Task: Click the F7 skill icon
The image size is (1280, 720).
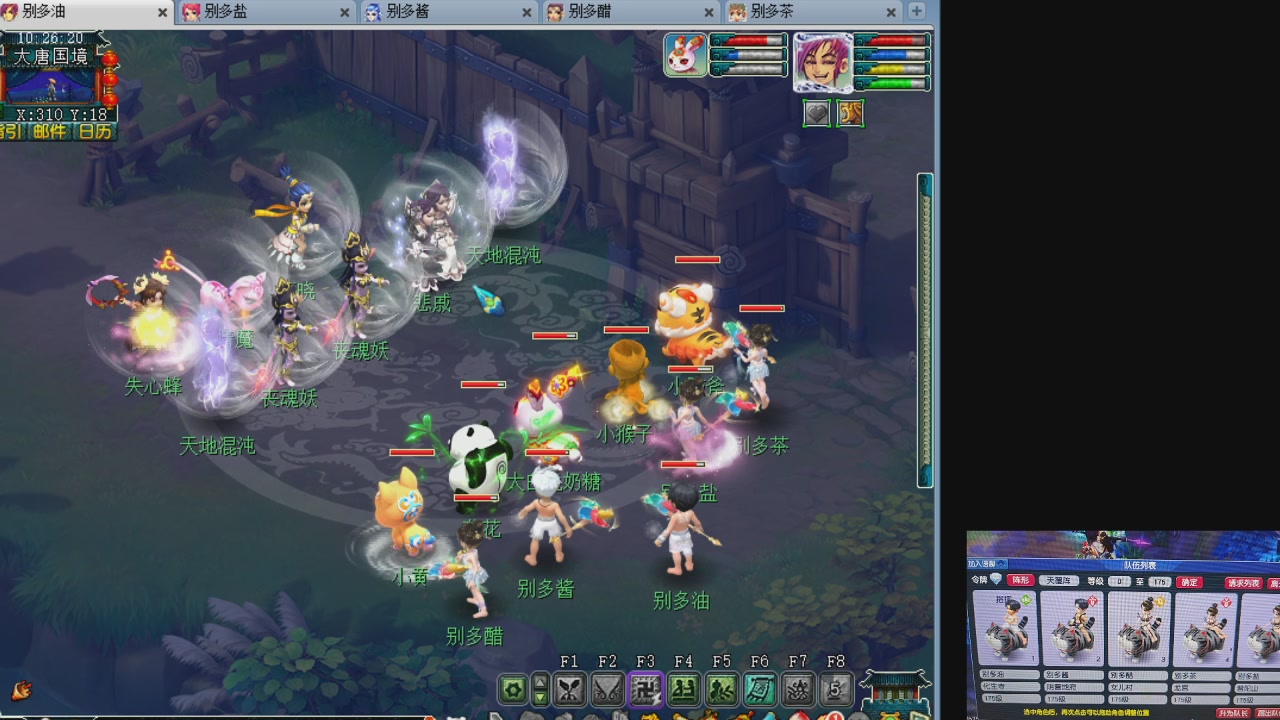Action: (x=797, y=688)
